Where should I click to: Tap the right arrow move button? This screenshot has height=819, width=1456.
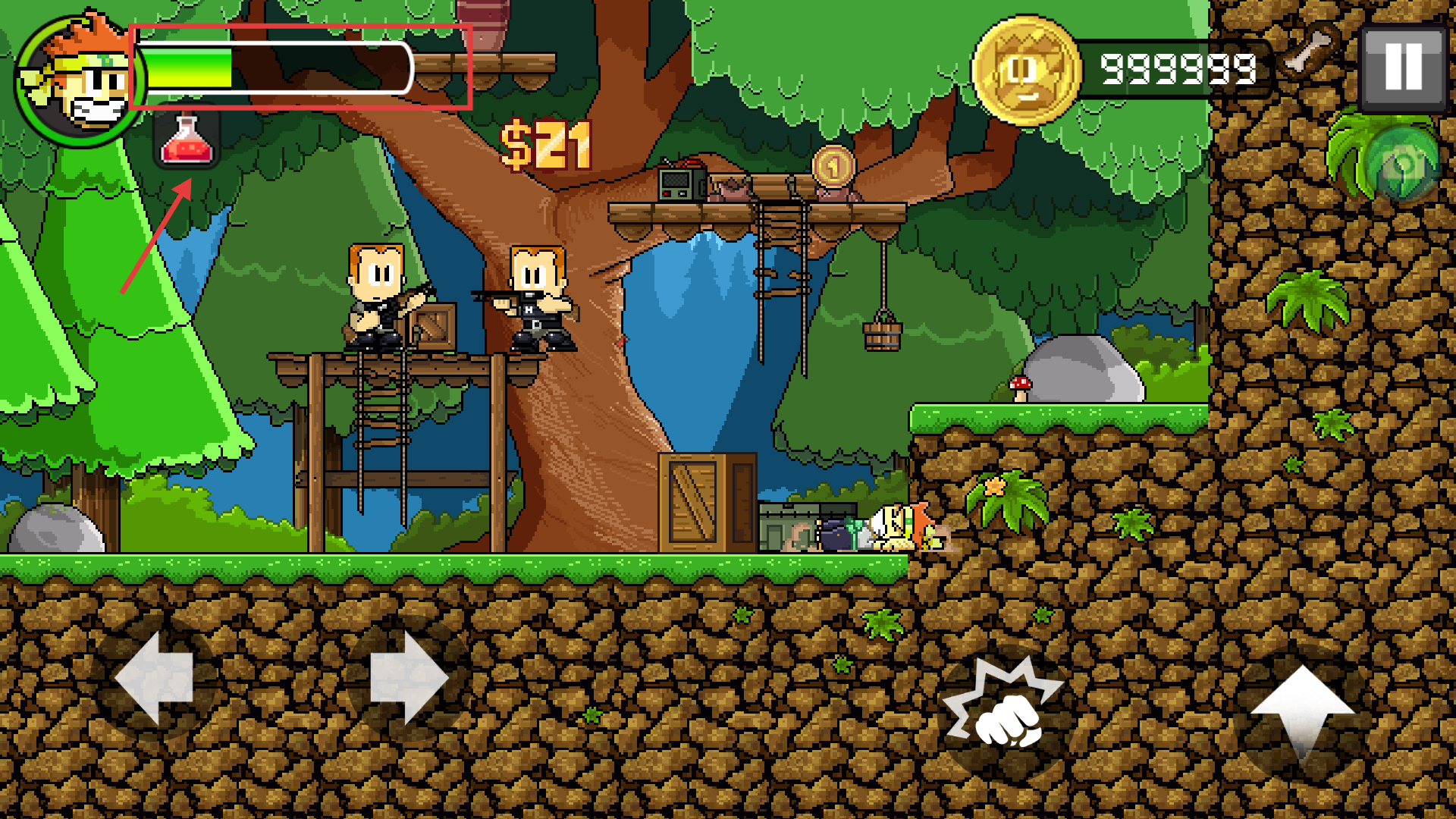pos(409,677)
